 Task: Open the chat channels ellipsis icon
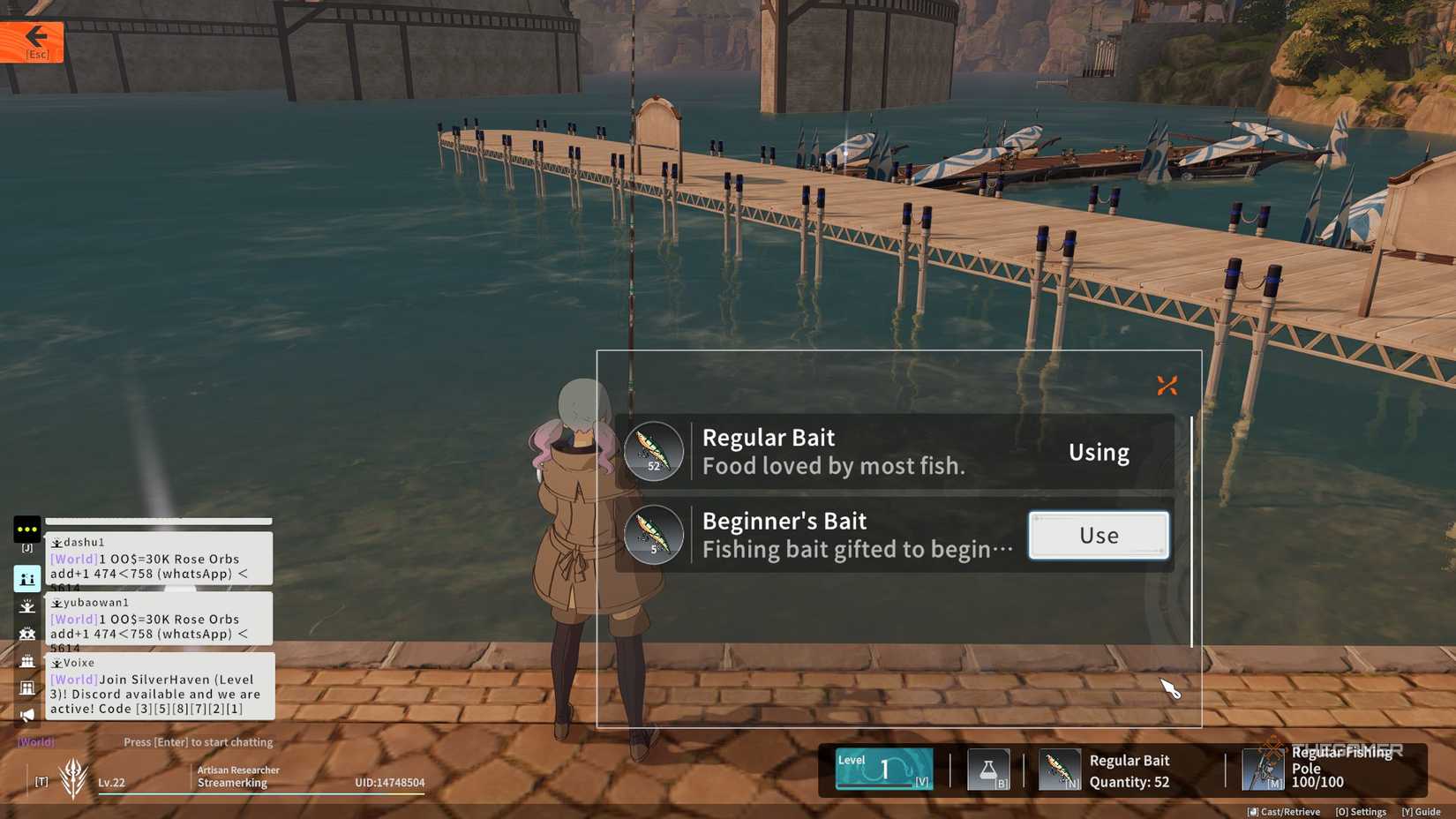coord(26,530)
